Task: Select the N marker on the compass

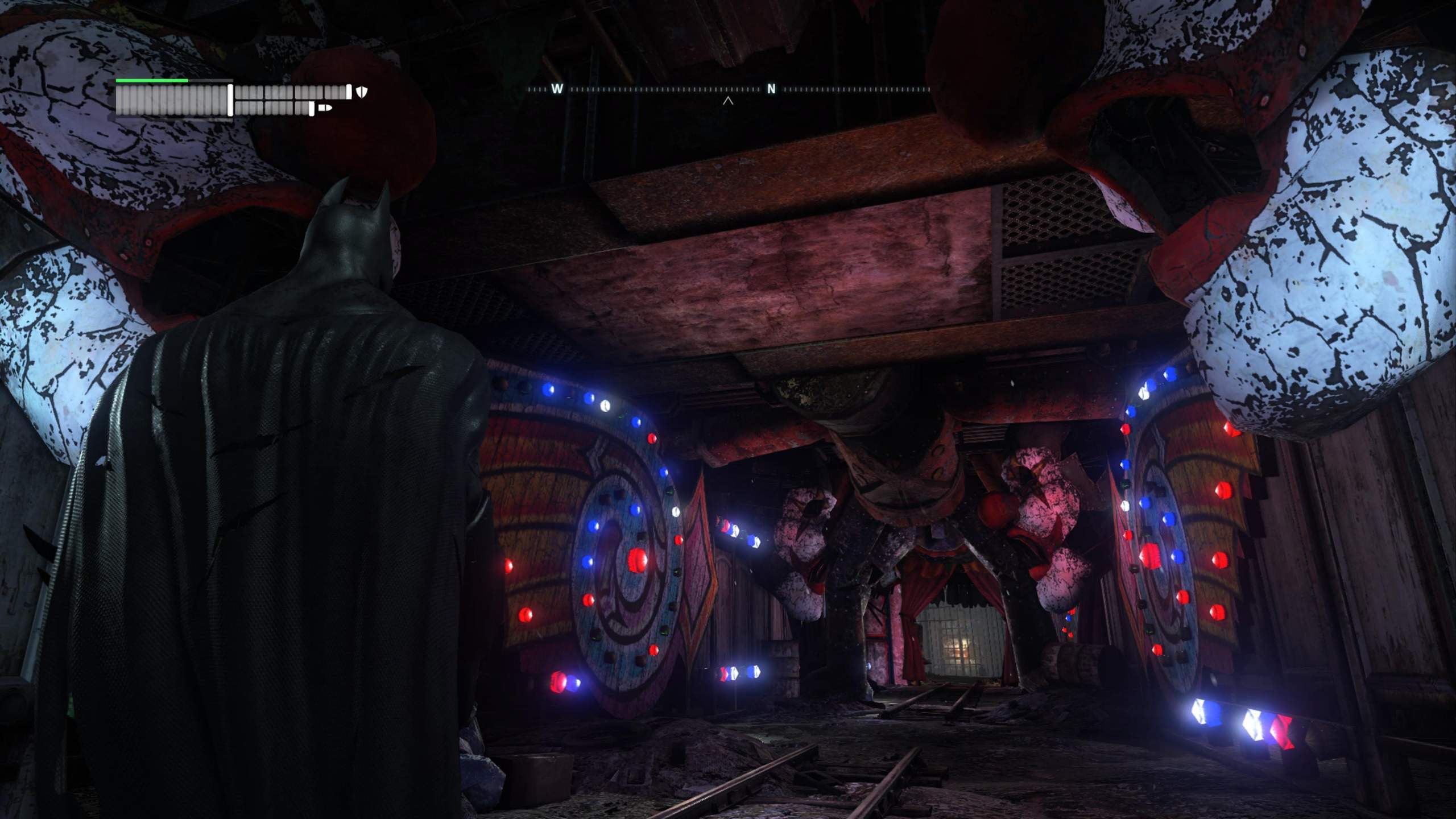Action: 771,88
